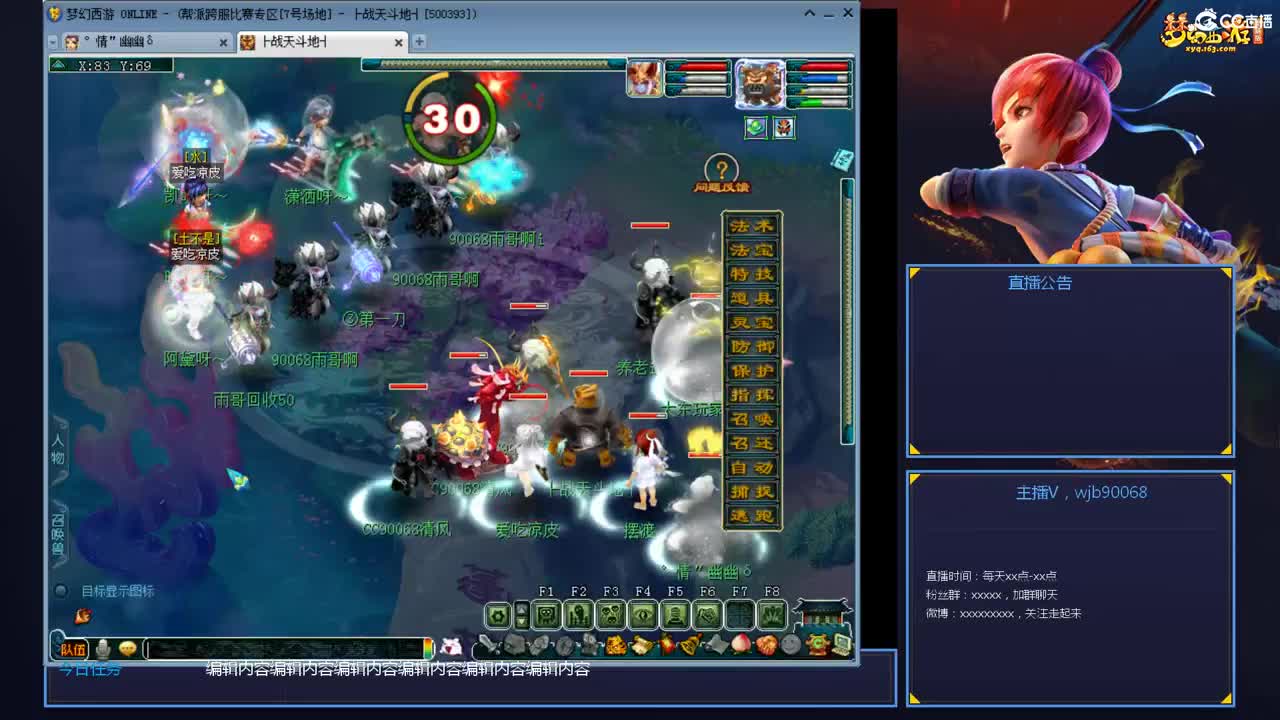Click the golden bell item icon
This screenshot has width=1280, height=720.
[690, 645]
